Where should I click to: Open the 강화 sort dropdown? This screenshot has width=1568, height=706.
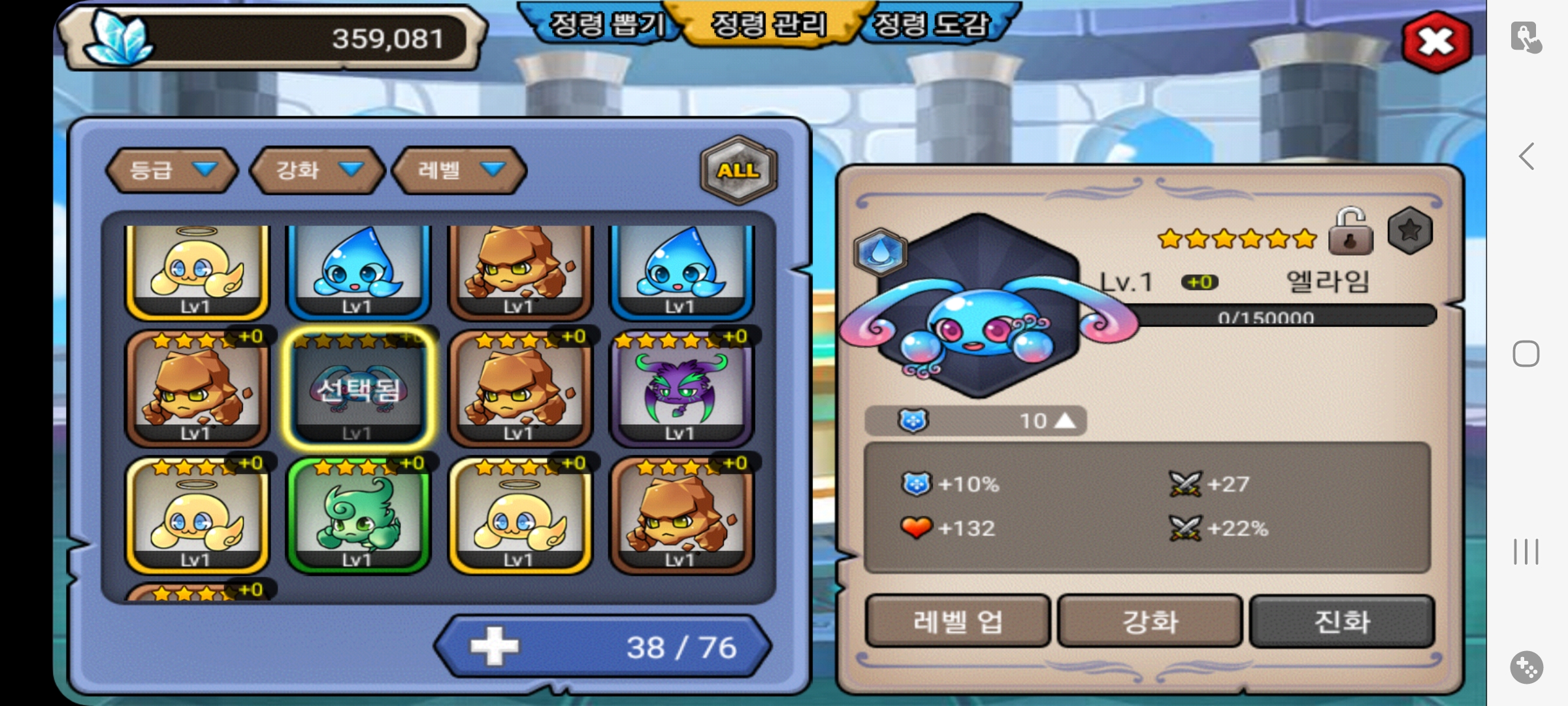318,171
